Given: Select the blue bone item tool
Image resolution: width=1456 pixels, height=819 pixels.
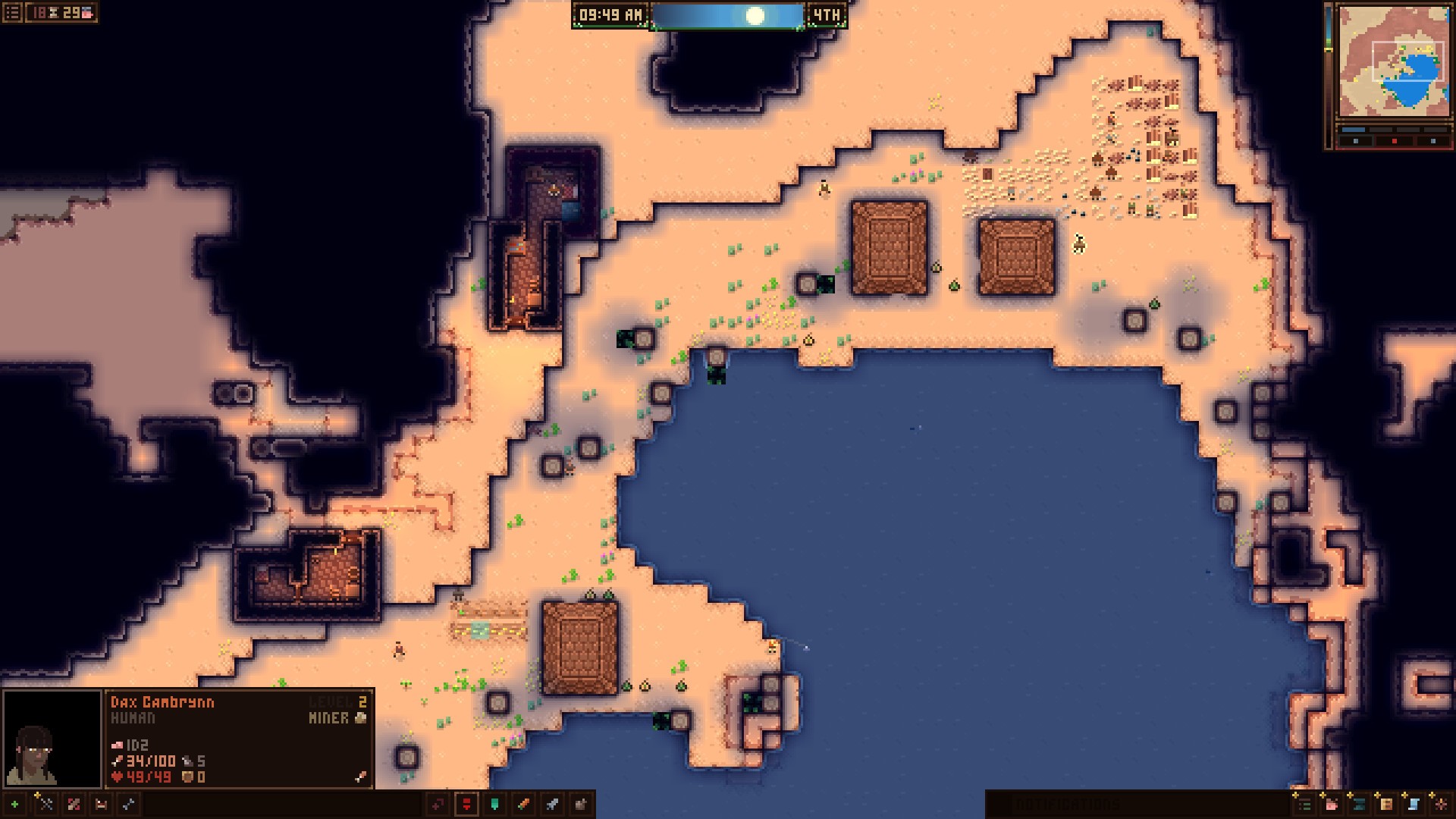Looking at the screenshot, I should pyautogui.click(x=129, y=805).
